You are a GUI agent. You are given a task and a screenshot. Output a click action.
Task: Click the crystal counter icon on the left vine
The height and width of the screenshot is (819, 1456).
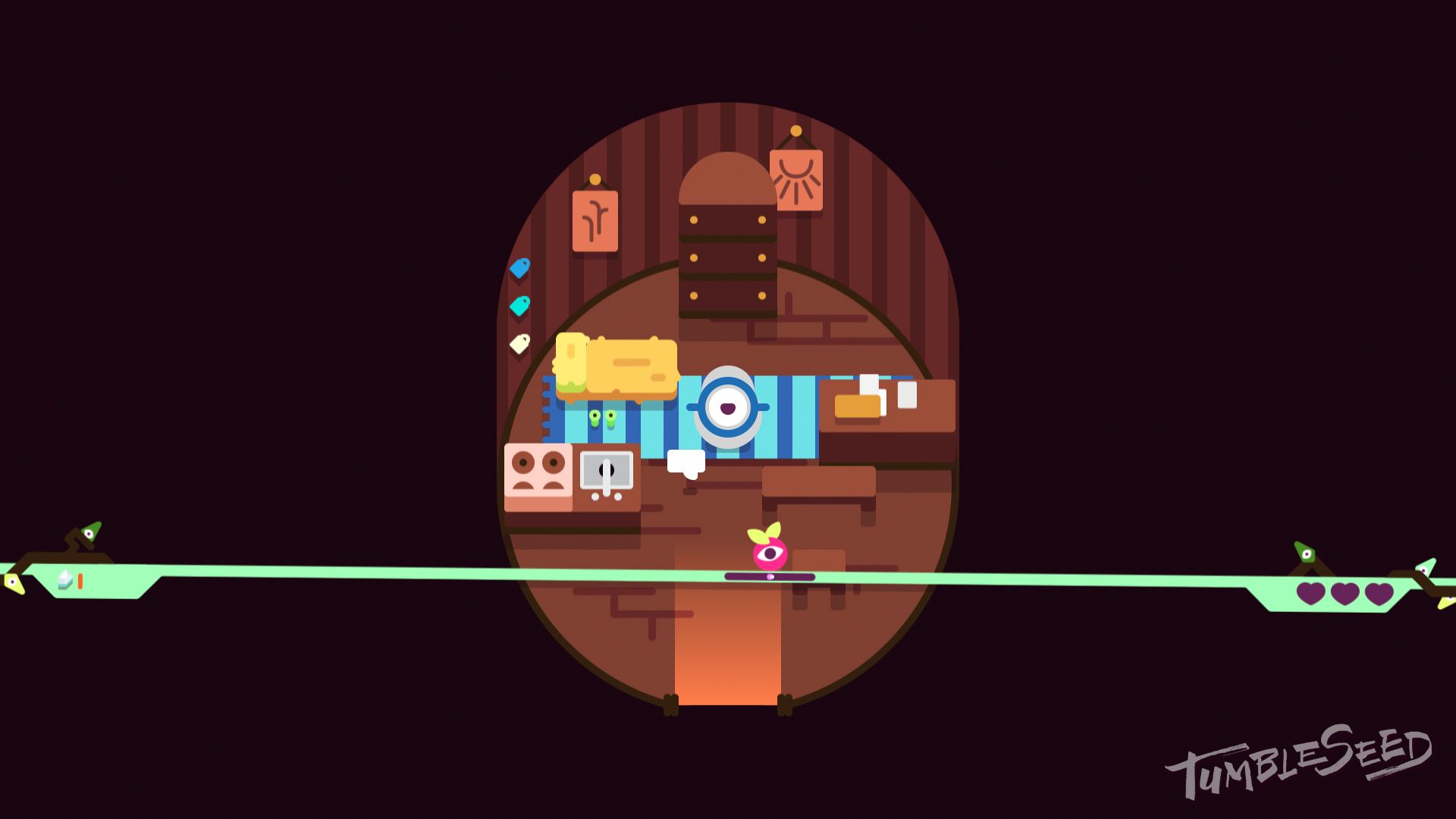[64, 580]
